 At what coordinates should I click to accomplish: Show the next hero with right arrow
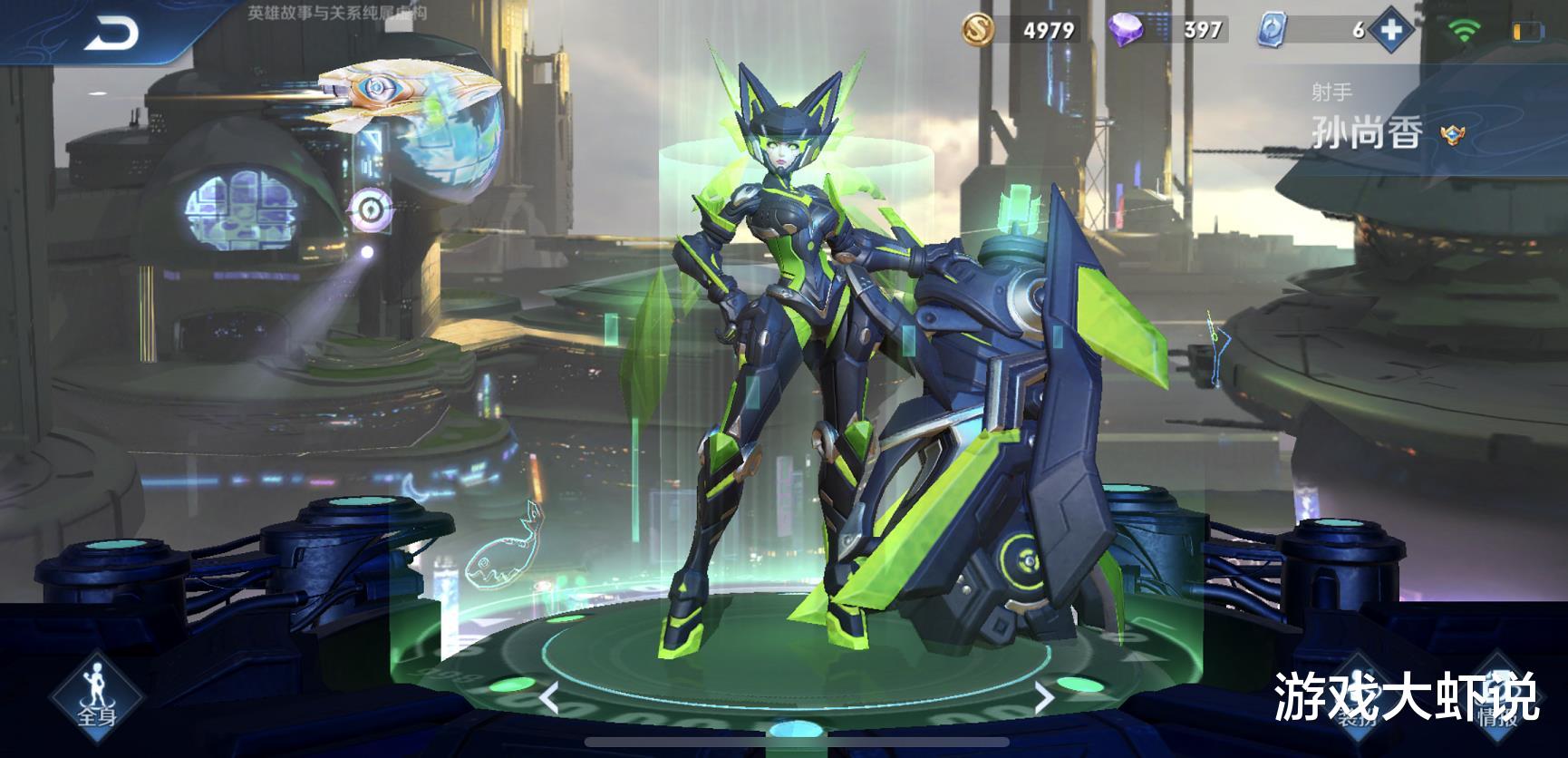[1044, 697]
